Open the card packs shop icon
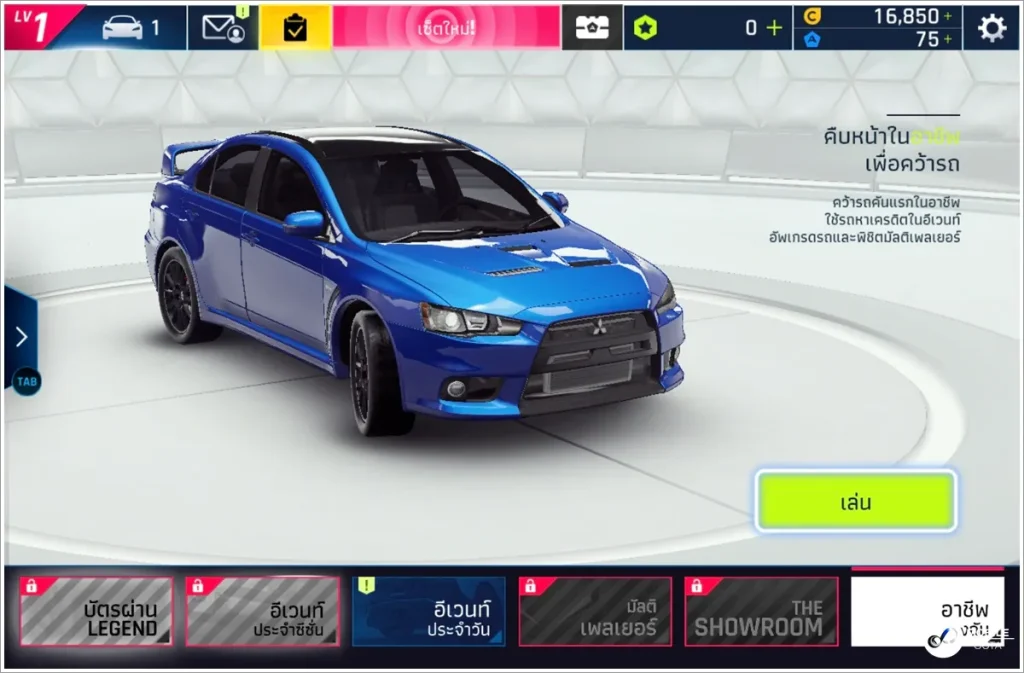Screen dimensions: 1024x673 pyautogui.click(x=592, y=28)
